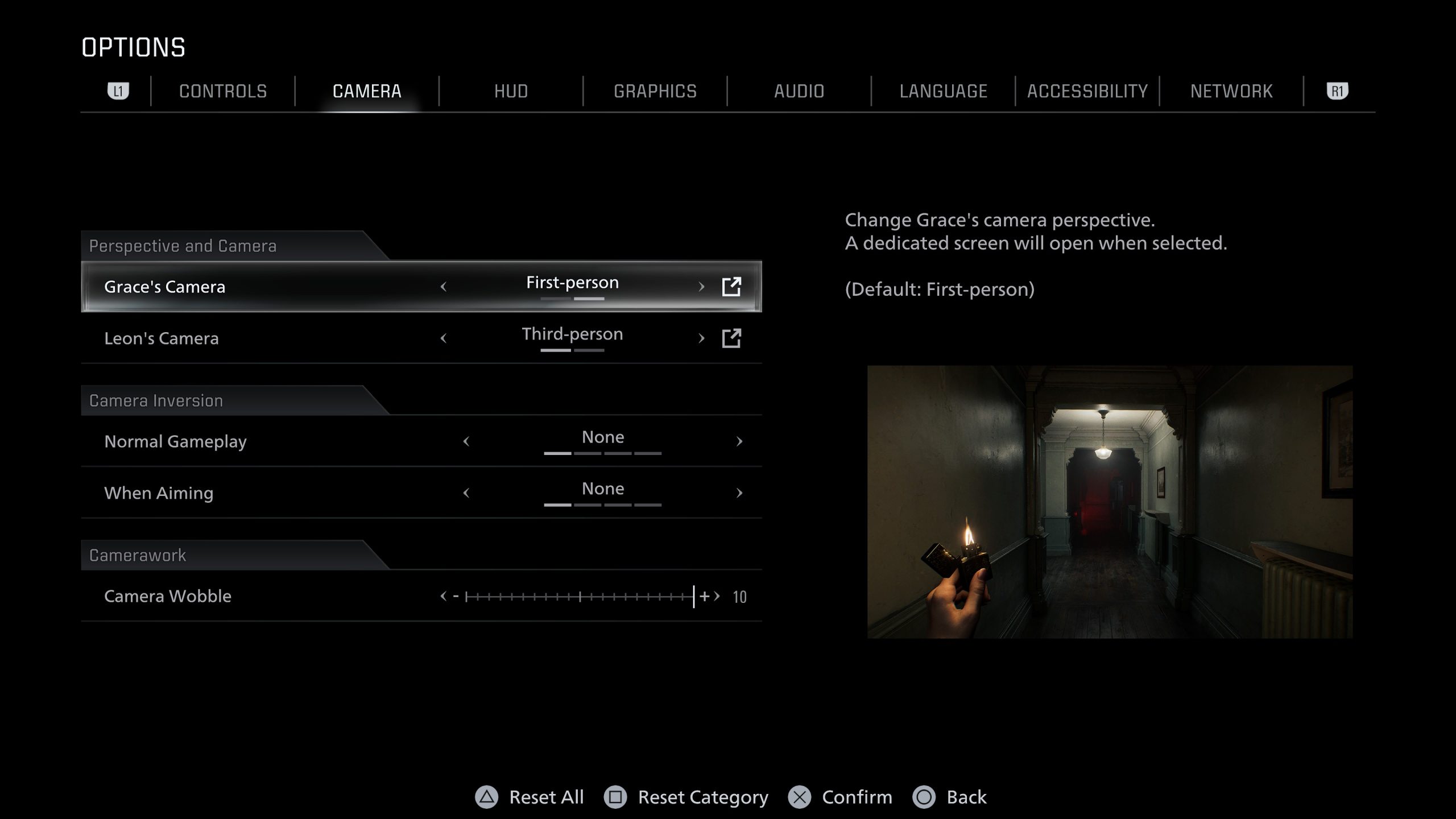Click the Triangle icon next to Reset All
This screenshot has width=1456, height=819.
click(486, 797)
